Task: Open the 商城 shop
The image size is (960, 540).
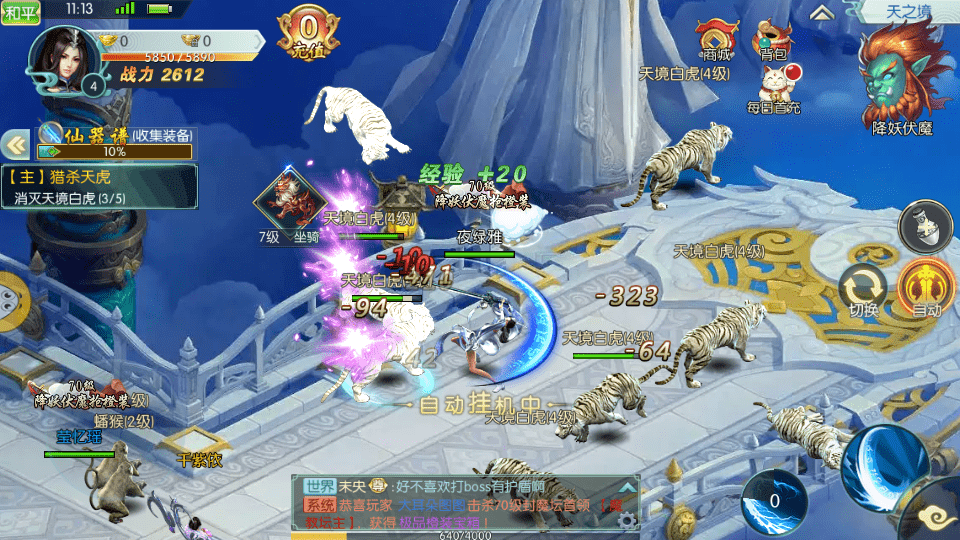Action: [717, 40]
